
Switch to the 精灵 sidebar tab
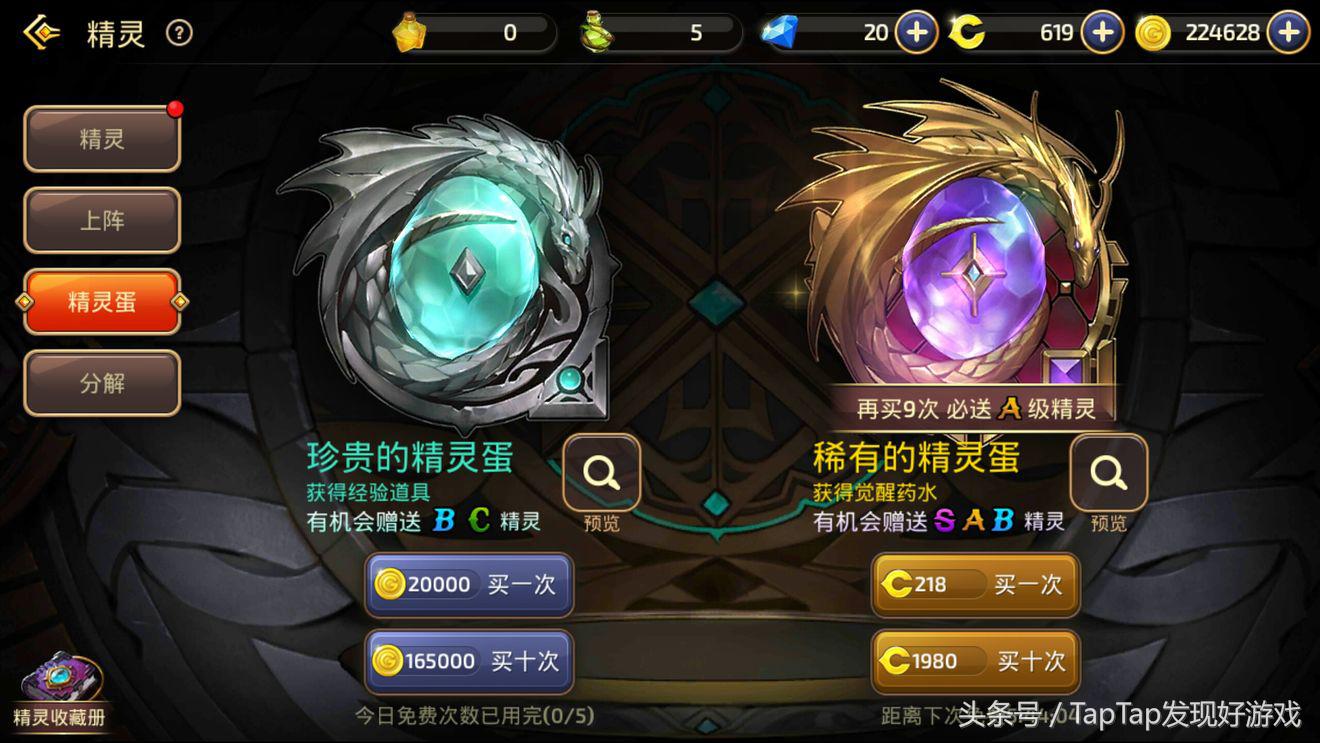point(101,139)
